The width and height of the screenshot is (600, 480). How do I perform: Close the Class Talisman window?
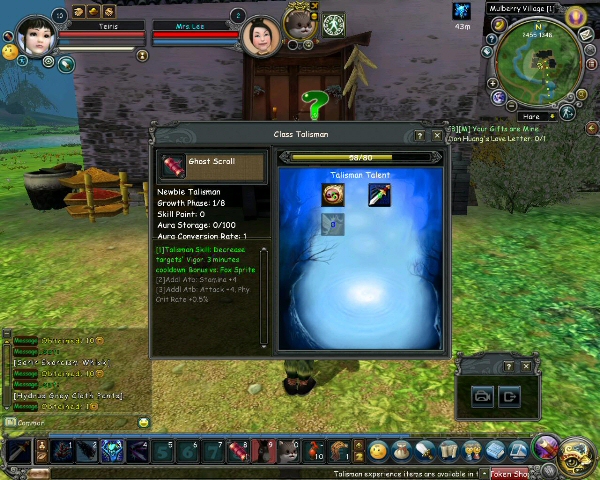coord(438,135)
